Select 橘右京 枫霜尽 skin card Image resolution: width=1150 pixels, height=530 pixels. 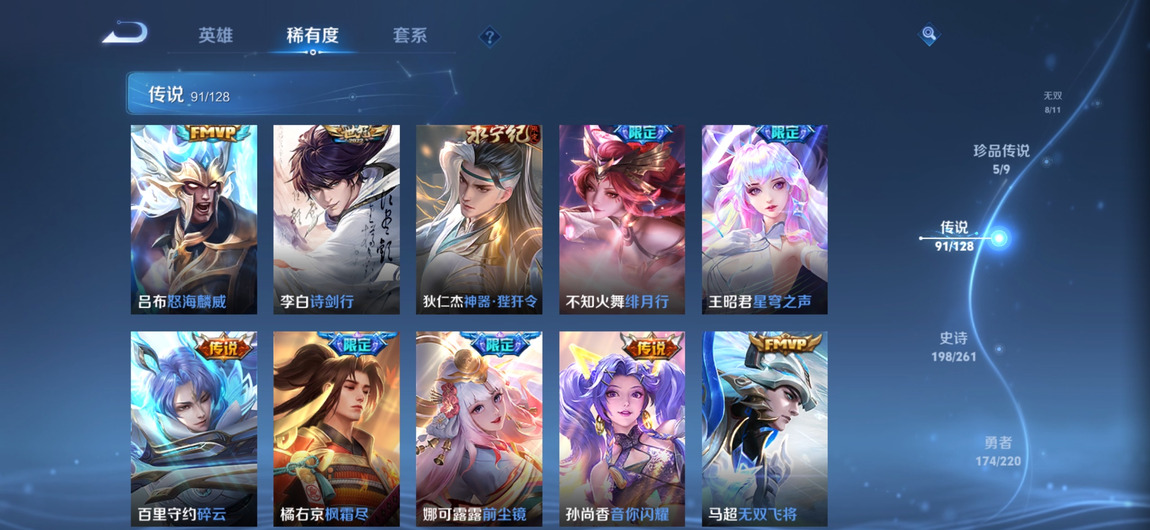pyautogui.click(x=336, y=428)
